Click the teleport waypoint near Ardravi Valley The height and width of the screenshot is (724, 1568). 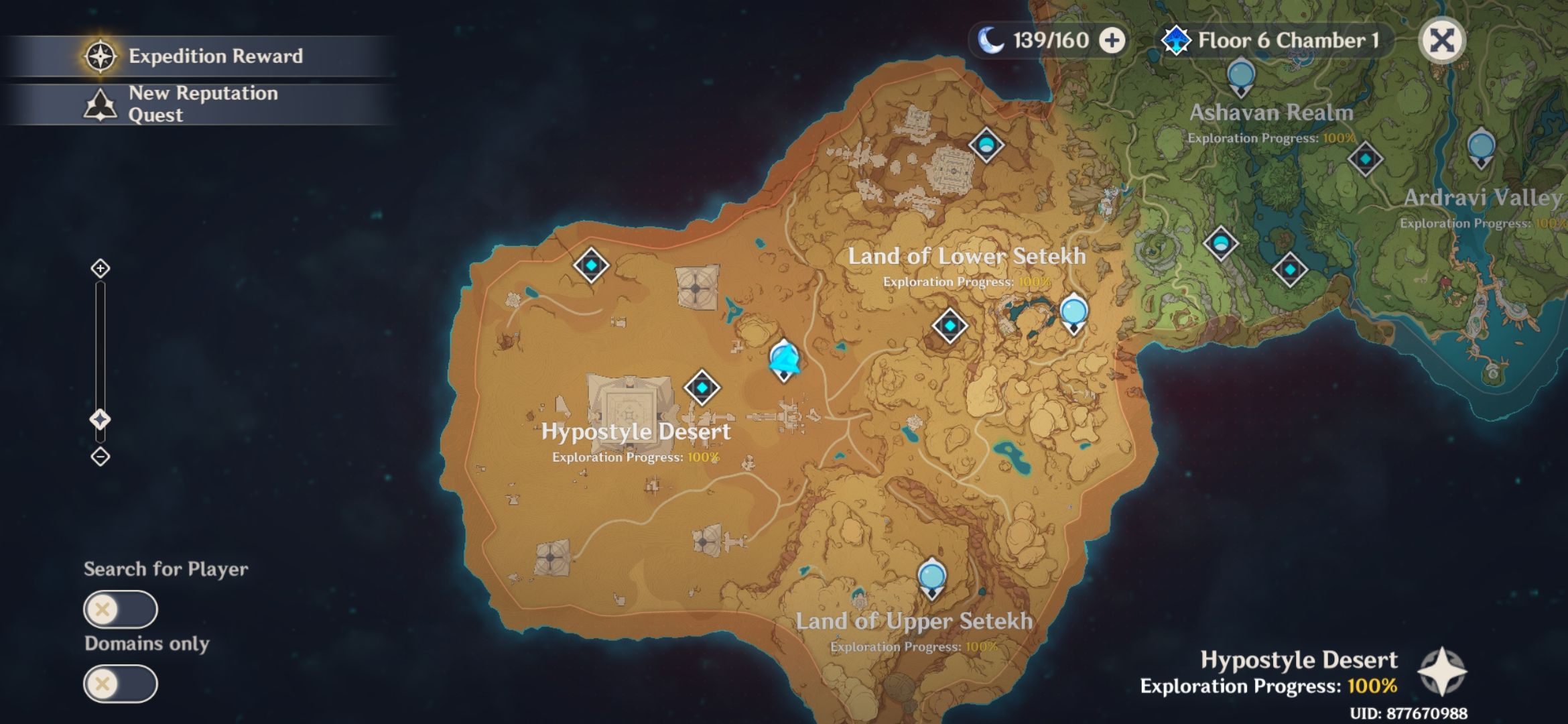[1480, 144]
